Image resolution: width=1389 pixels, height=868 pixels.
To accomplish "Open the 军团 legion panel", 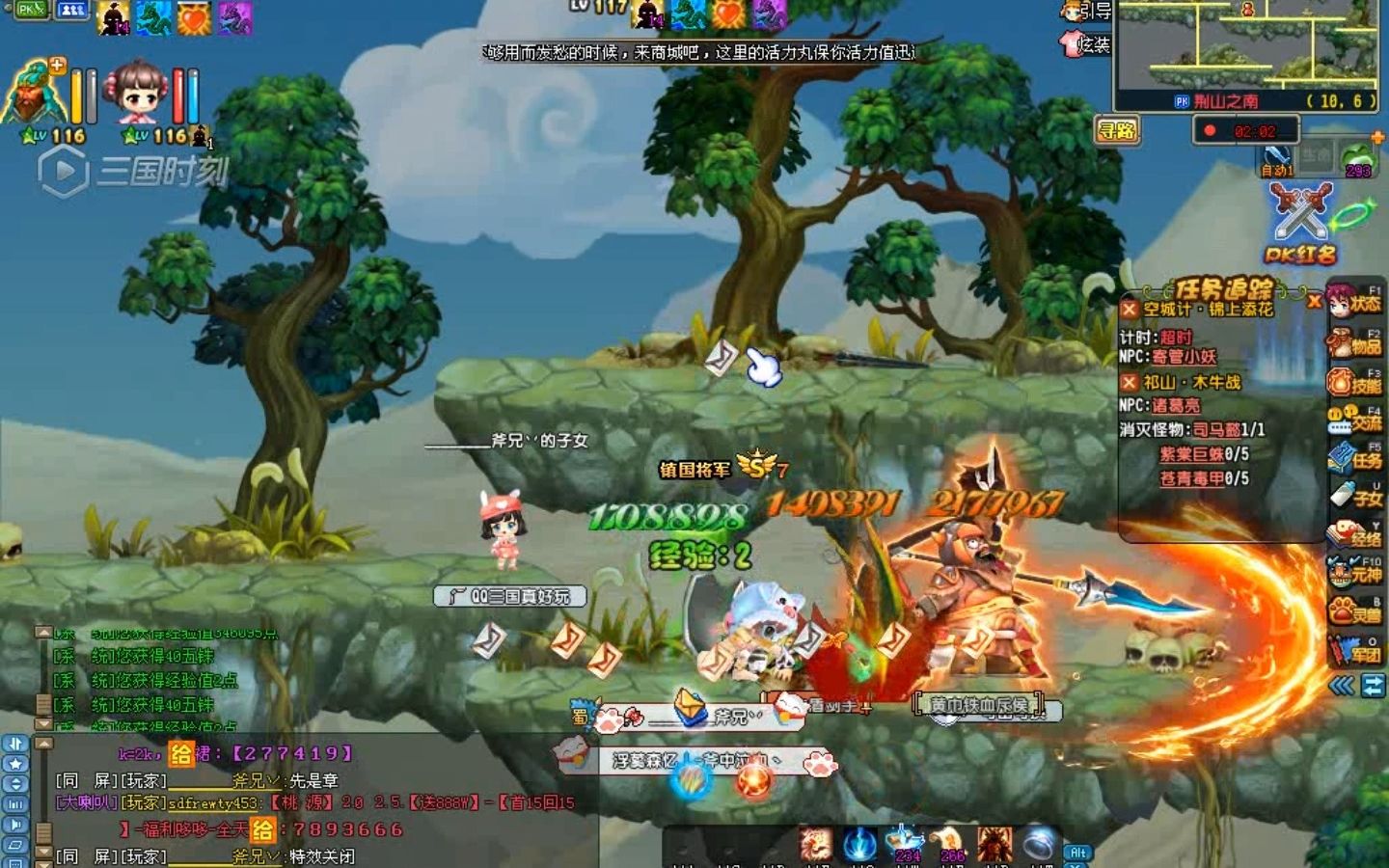I will click(x=1356, y=652).
